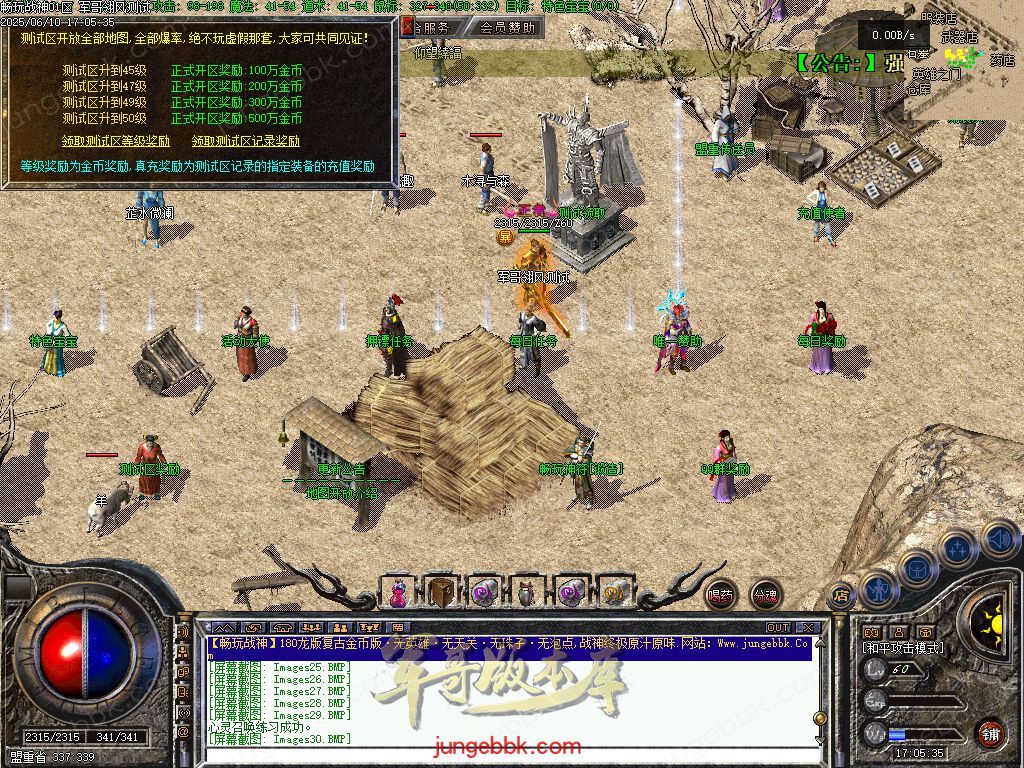This screenshot has height=768, width=1024.
Task: Click the OUT button on chat bar
Action: (x=777, y=628)
